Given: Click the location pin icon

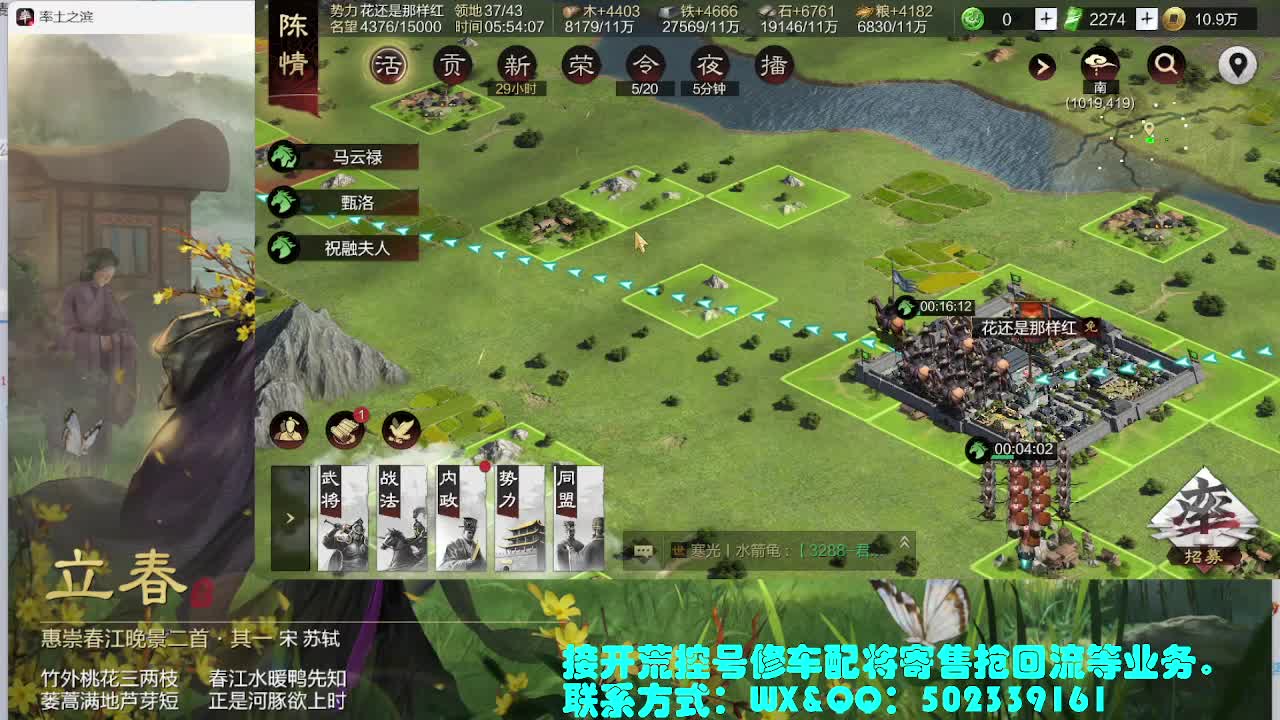Looking at the screenshot, I should point(1237,66).
